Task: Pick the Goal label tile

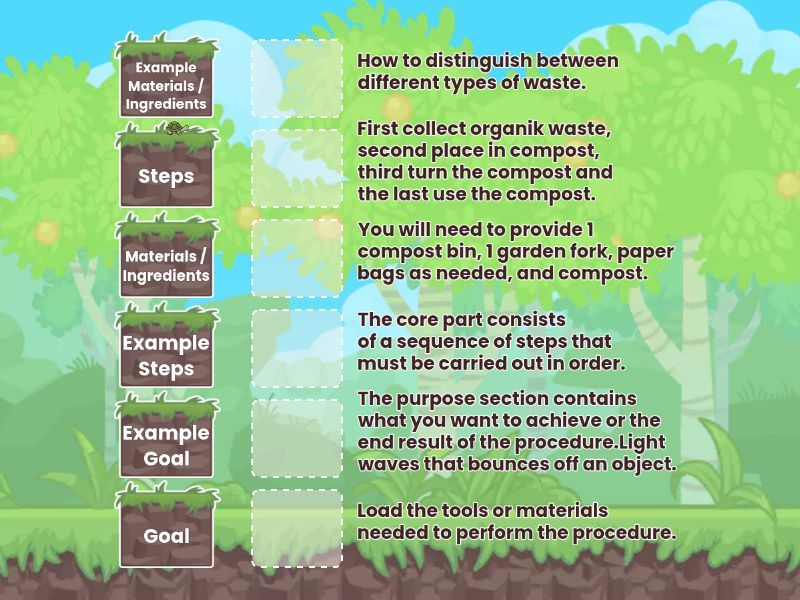Action: [x=167, y=535]
